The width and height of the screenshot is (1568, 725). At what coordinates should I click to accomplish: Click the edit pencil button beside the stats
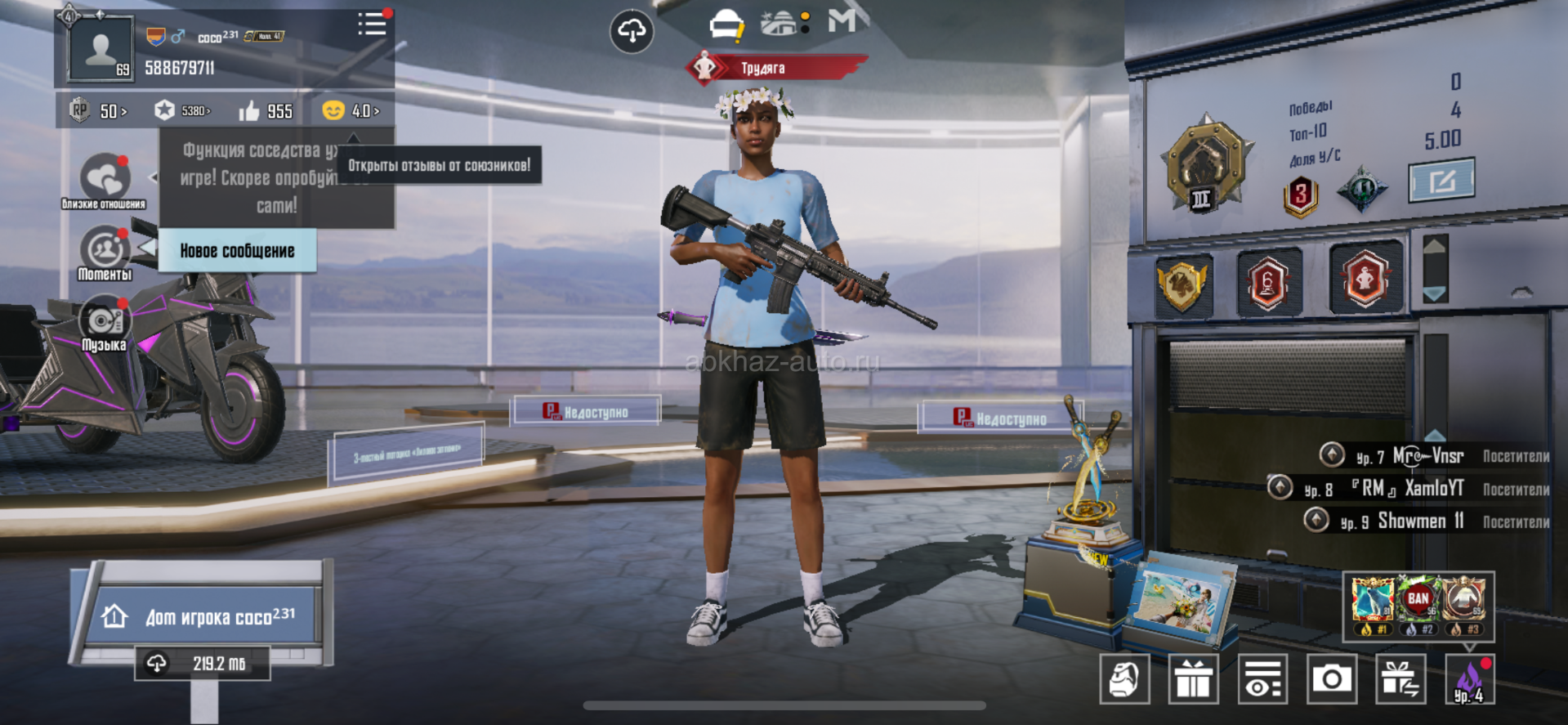(x=1441, y=180)
